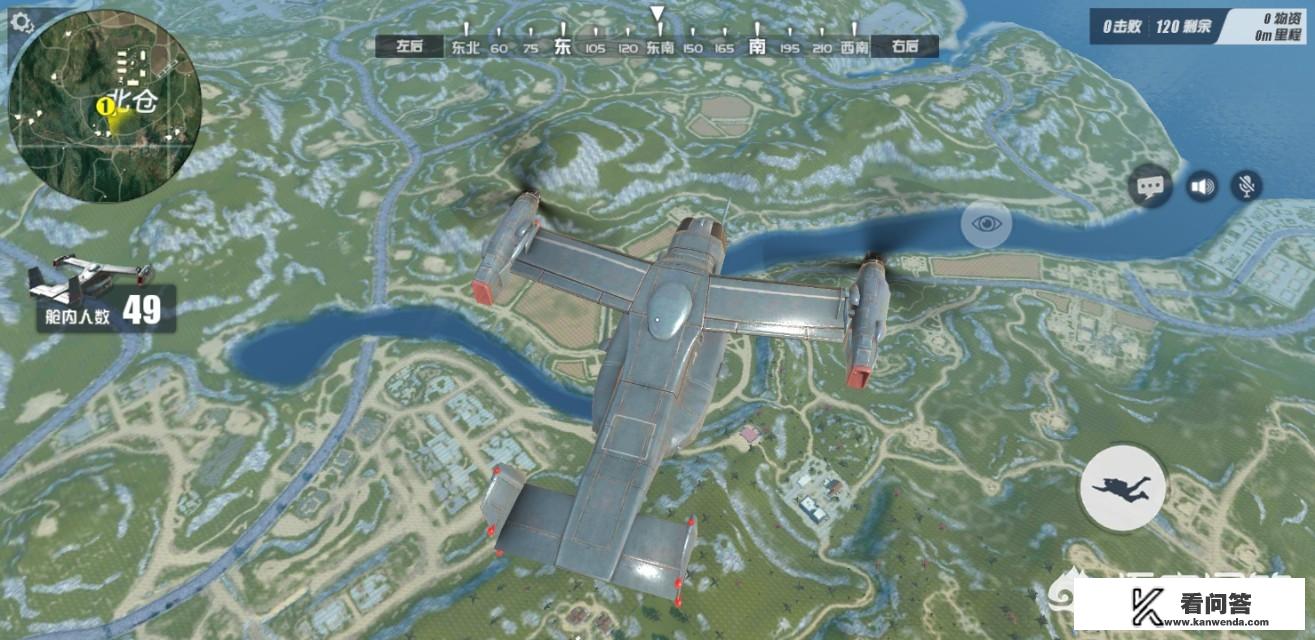Open settings with the gear icon
Image resolution: width=1315 pixels, height=640 pixels.
click(21, 21)
